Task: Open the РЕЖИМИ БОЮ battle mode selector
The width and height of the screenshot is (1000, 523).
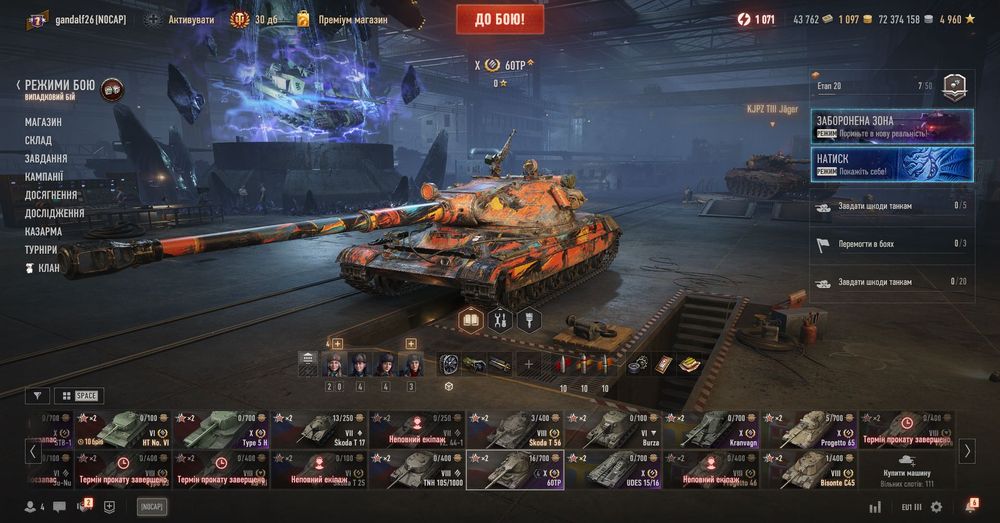Action: tap(60, 87)
